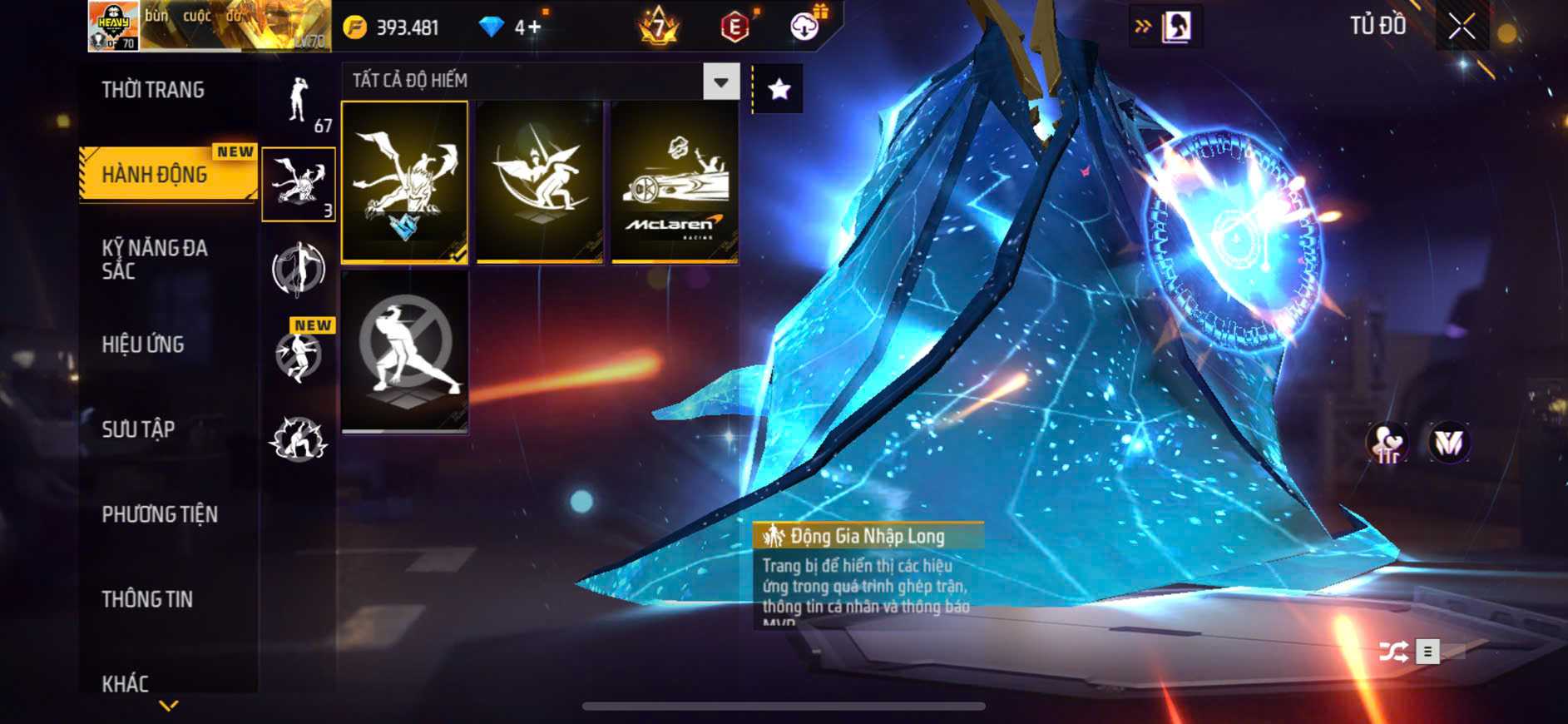1568x724 pixels.
Task: Choose the McLaren racing car emote
Action: pos(675,182)
